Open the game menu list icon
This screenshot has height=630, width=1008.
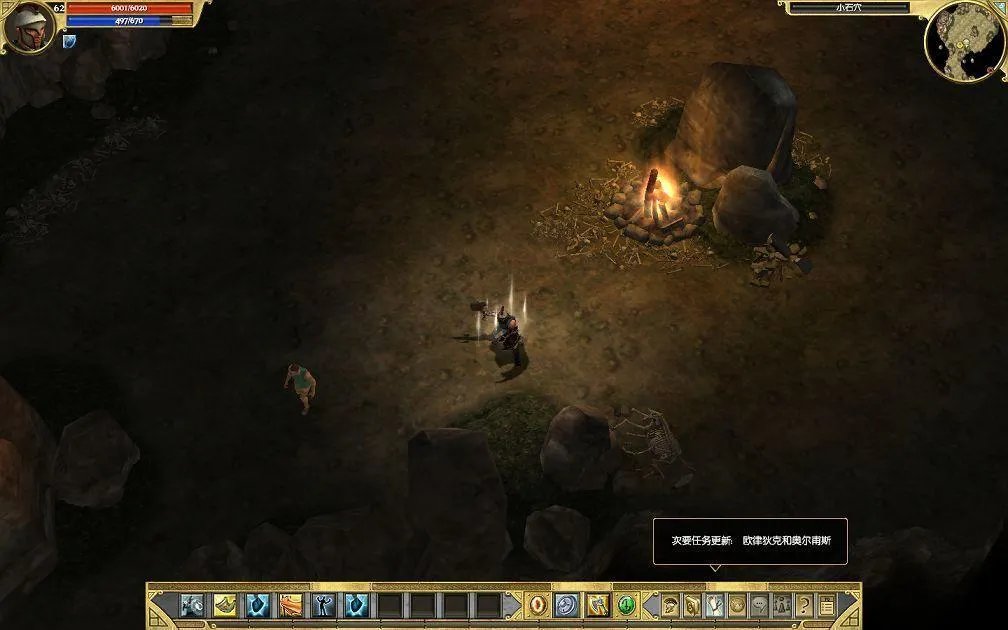click(x=827, y=605)
